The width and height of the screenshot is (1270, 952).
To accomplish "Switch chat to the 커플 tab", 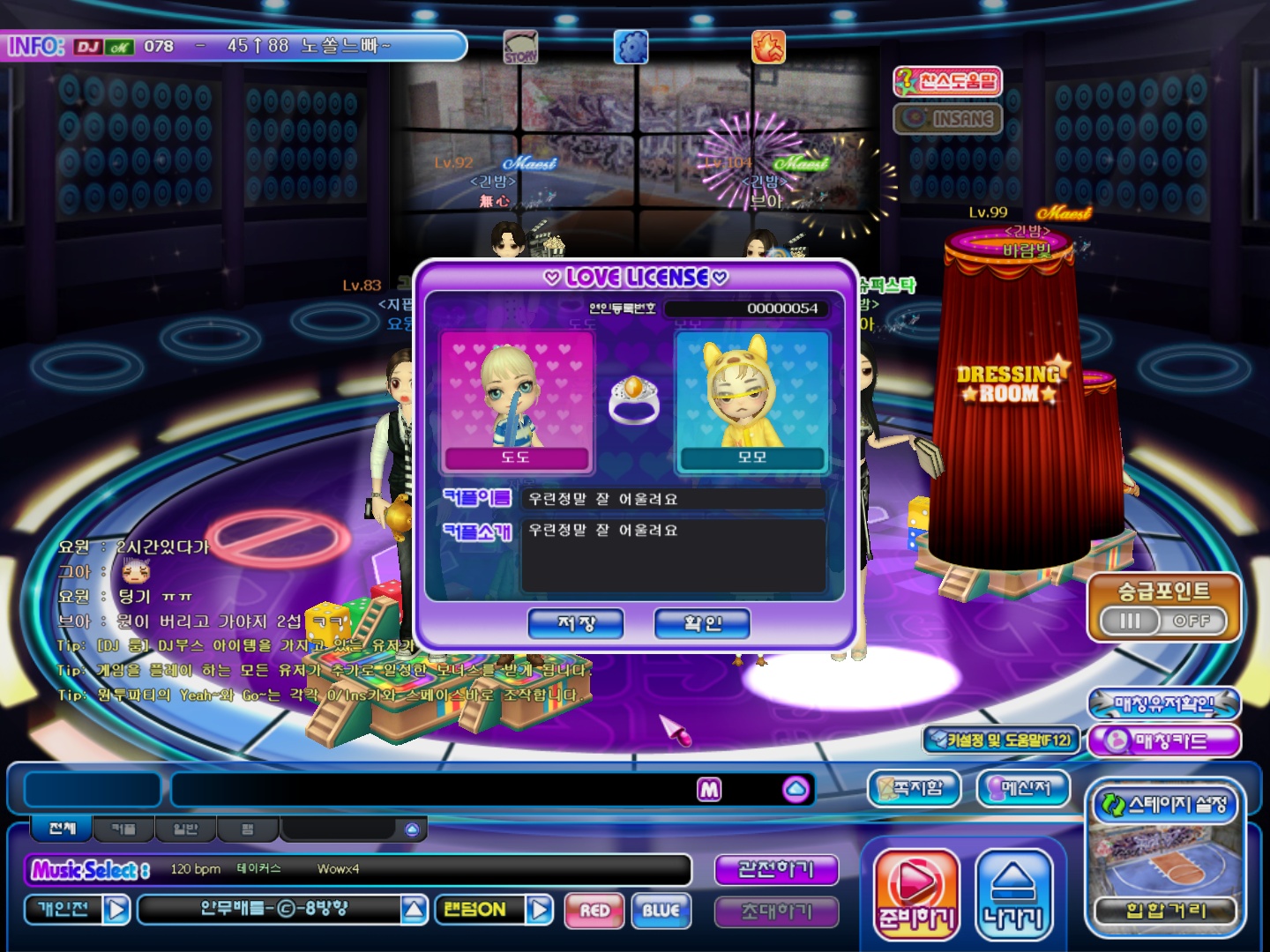I will click(x=123, y=829).
